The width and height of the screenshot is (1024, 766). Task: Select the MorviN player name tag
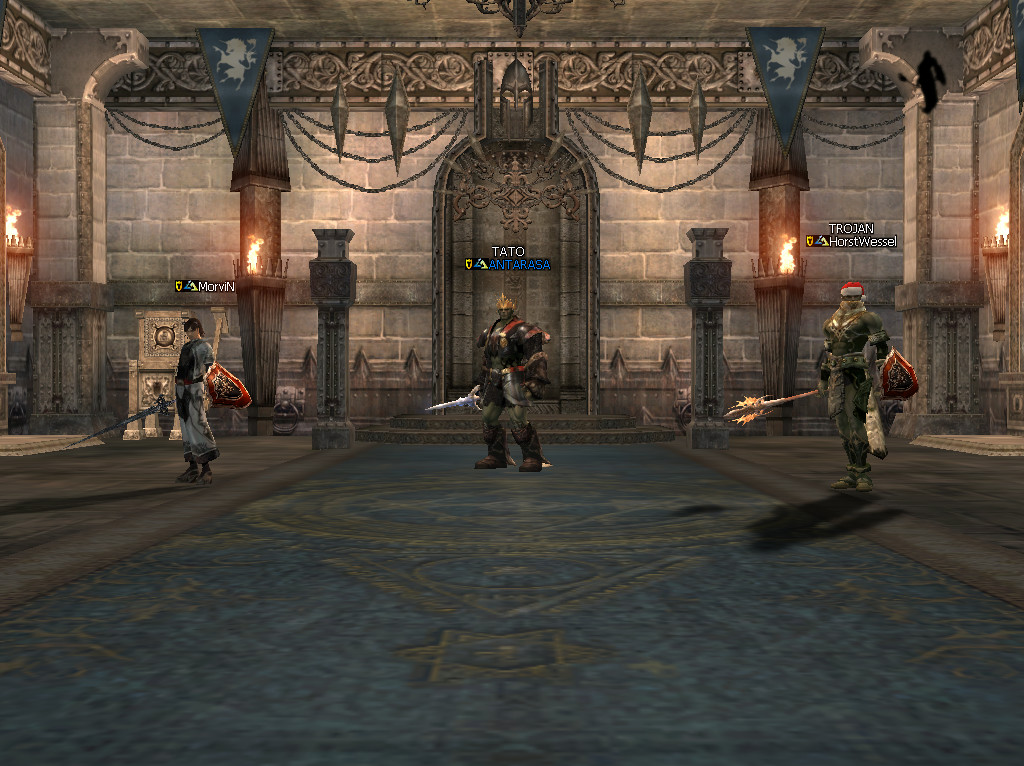tap(216, 286)
